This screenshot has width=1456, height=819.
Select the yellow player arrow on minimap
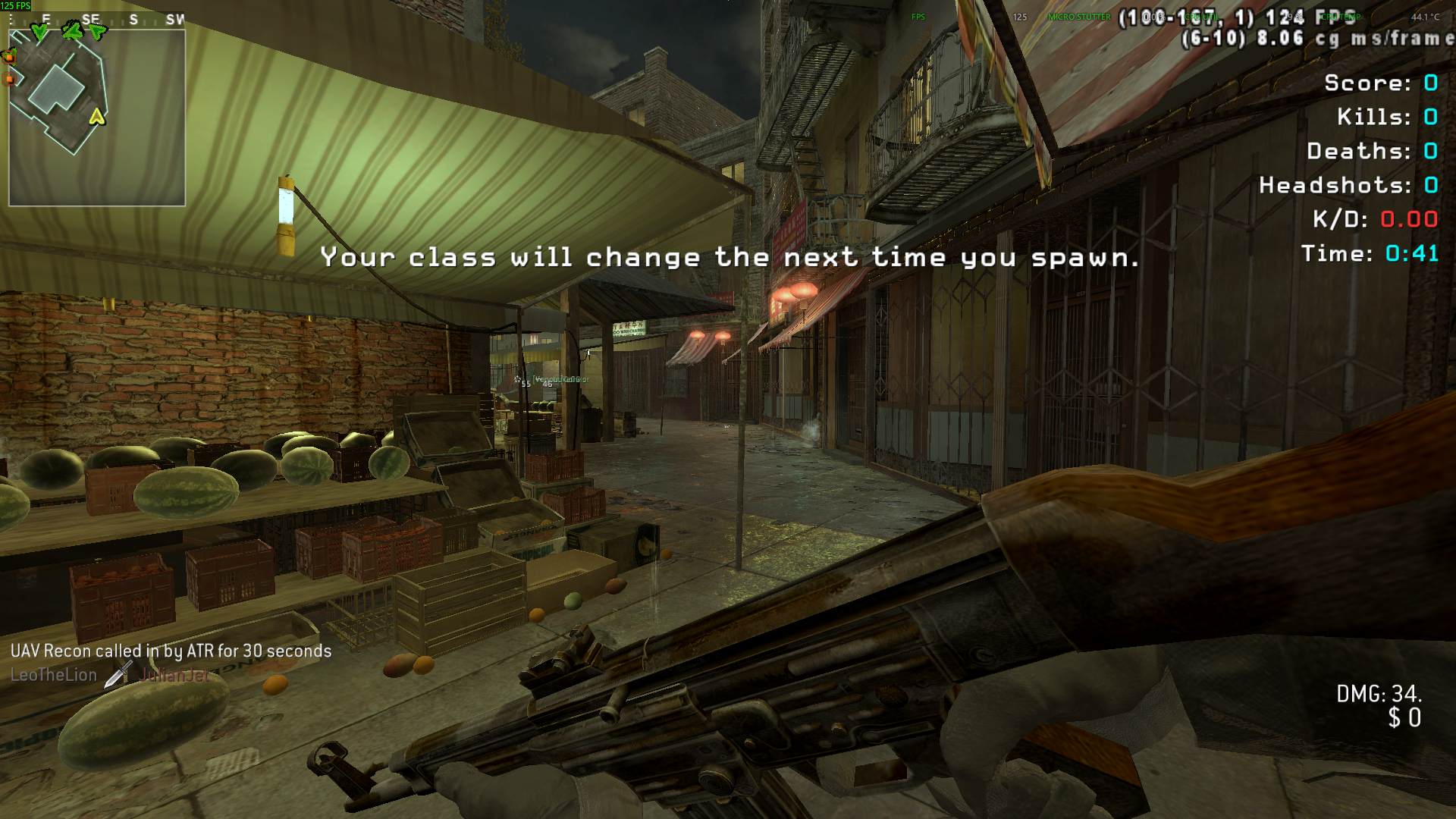click(96, 116)
